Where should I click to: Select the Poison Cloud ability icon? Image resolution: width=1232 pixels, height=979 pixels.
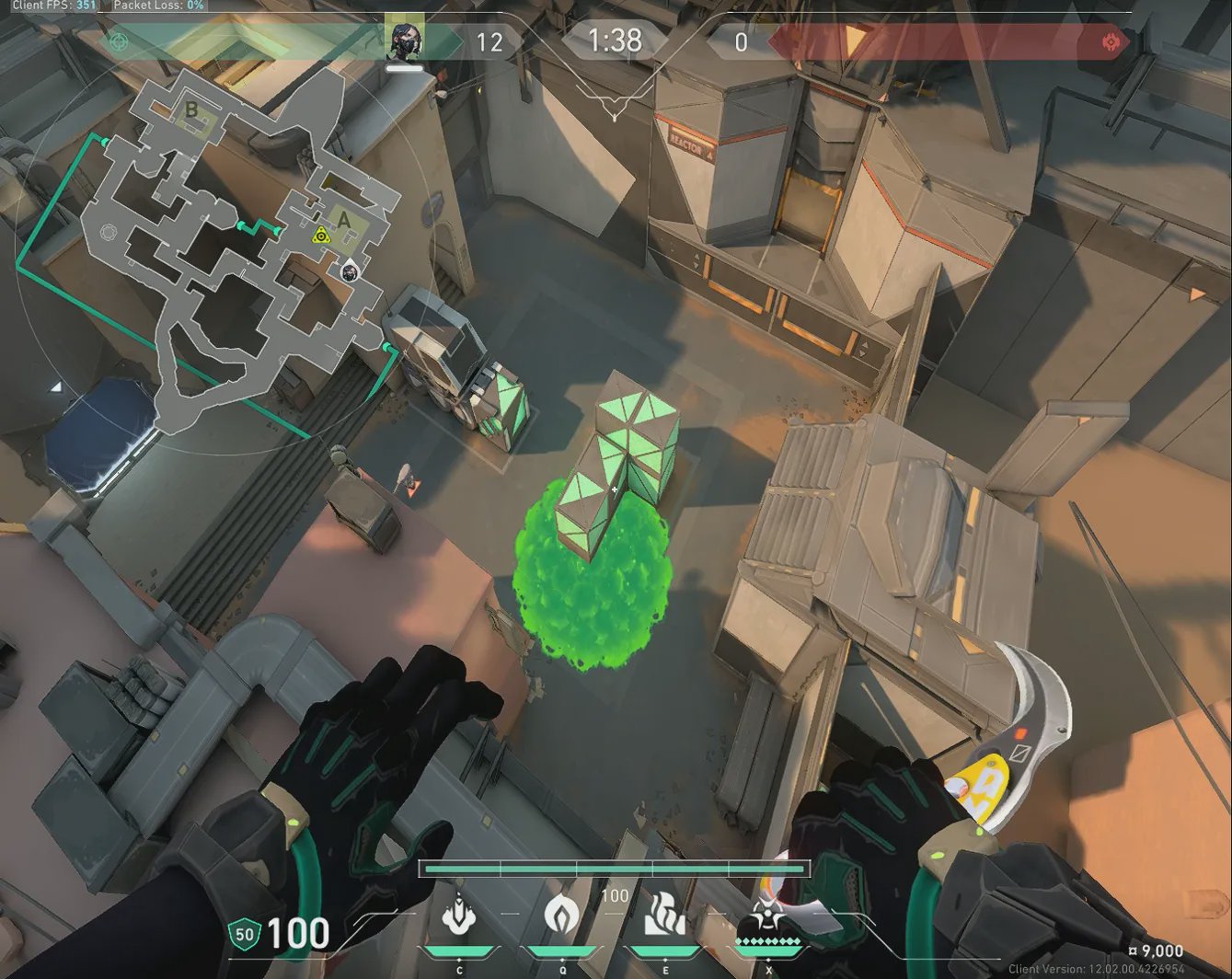pyautogui.click(x=561, y=916)
